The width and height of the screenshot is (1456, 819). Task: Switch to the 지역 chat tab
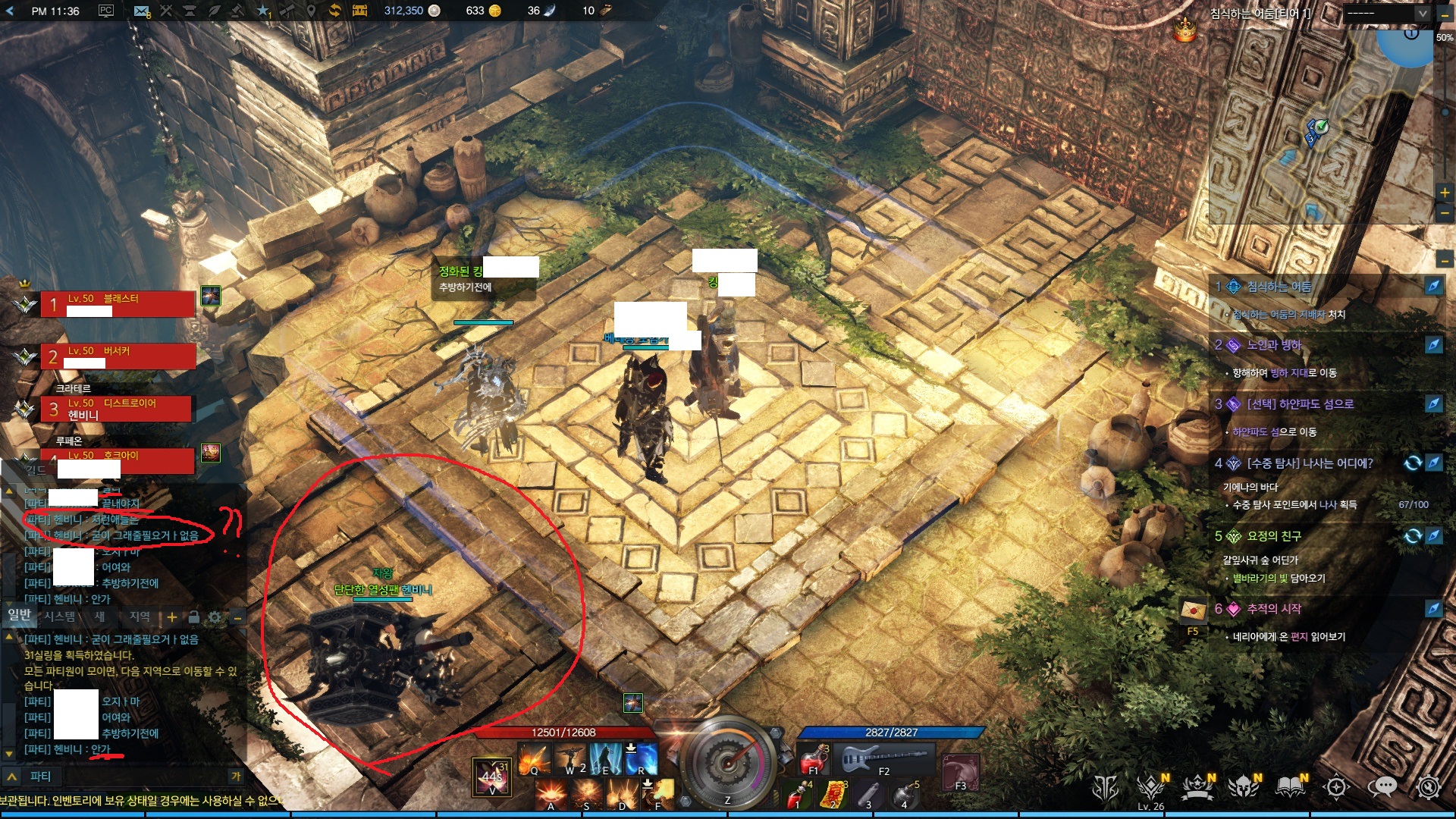coord(140,617)
